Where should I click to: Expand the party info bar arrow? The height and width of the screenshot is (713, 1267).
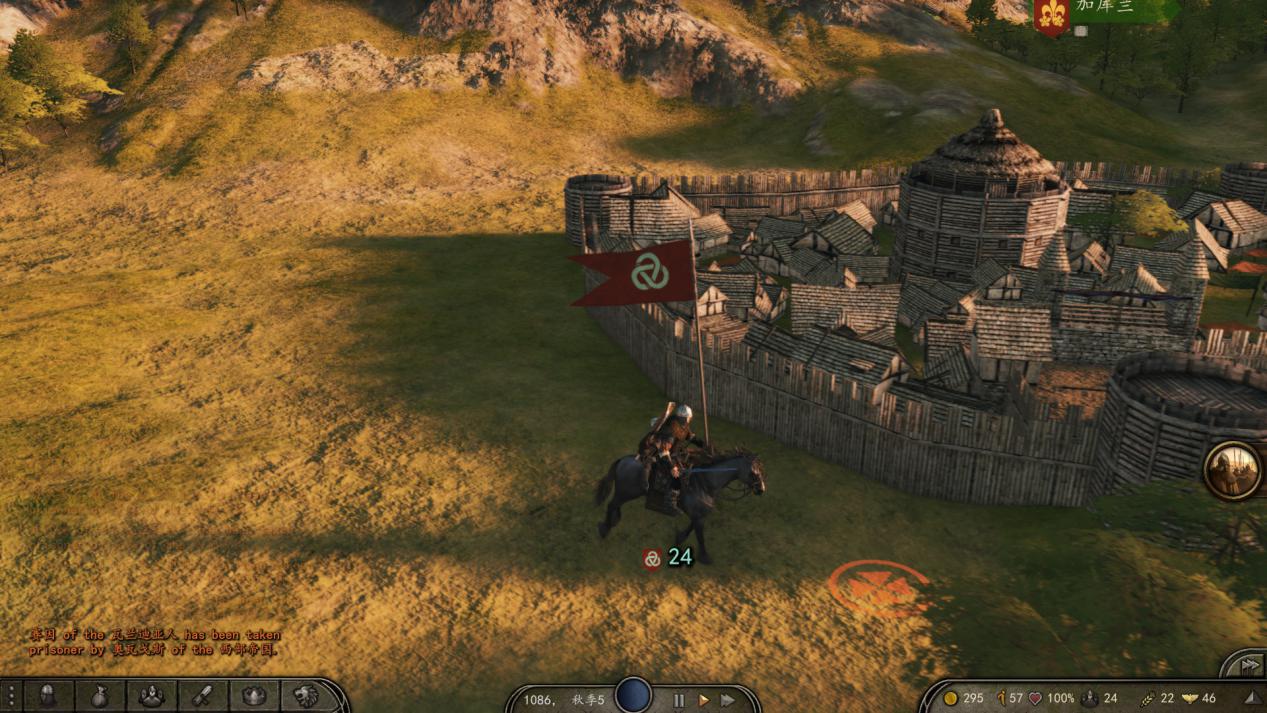(1251, 698)
